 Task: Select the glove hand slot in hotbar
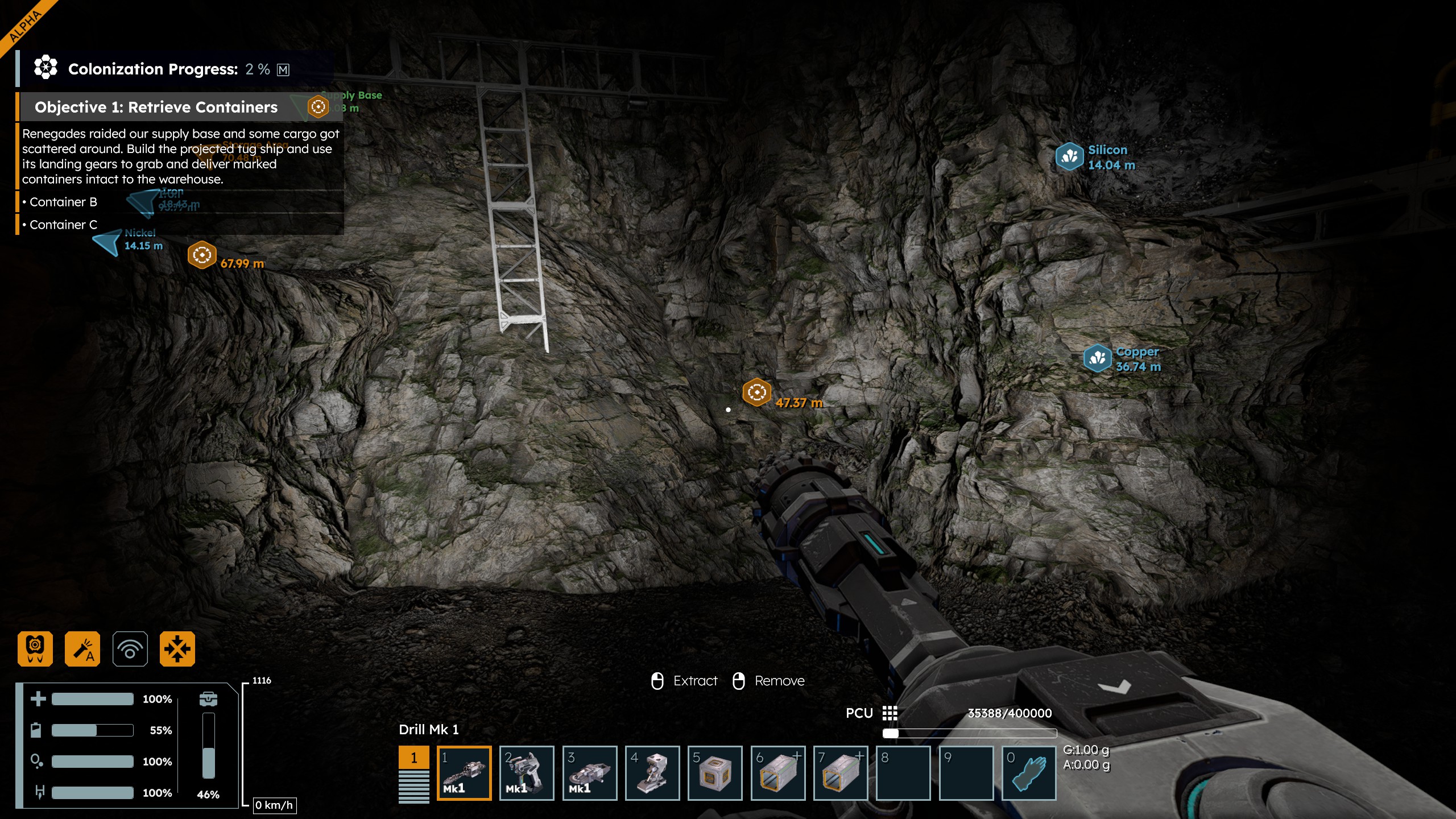click(x=1028, y=773)
